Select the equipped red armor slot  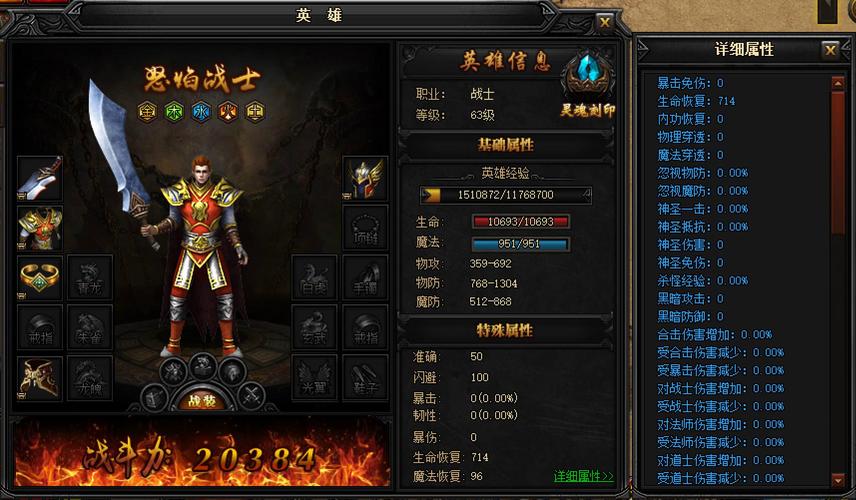[x=40, y=229]
